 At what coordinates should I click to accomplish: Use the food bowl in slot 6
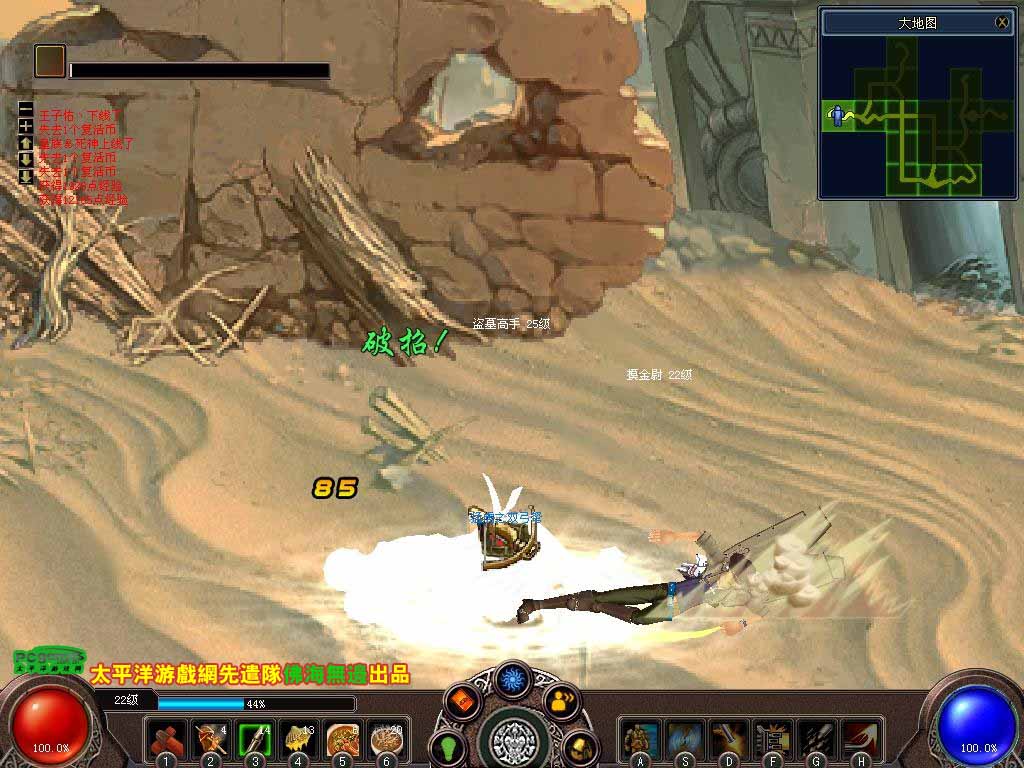[x=387, y=739]
